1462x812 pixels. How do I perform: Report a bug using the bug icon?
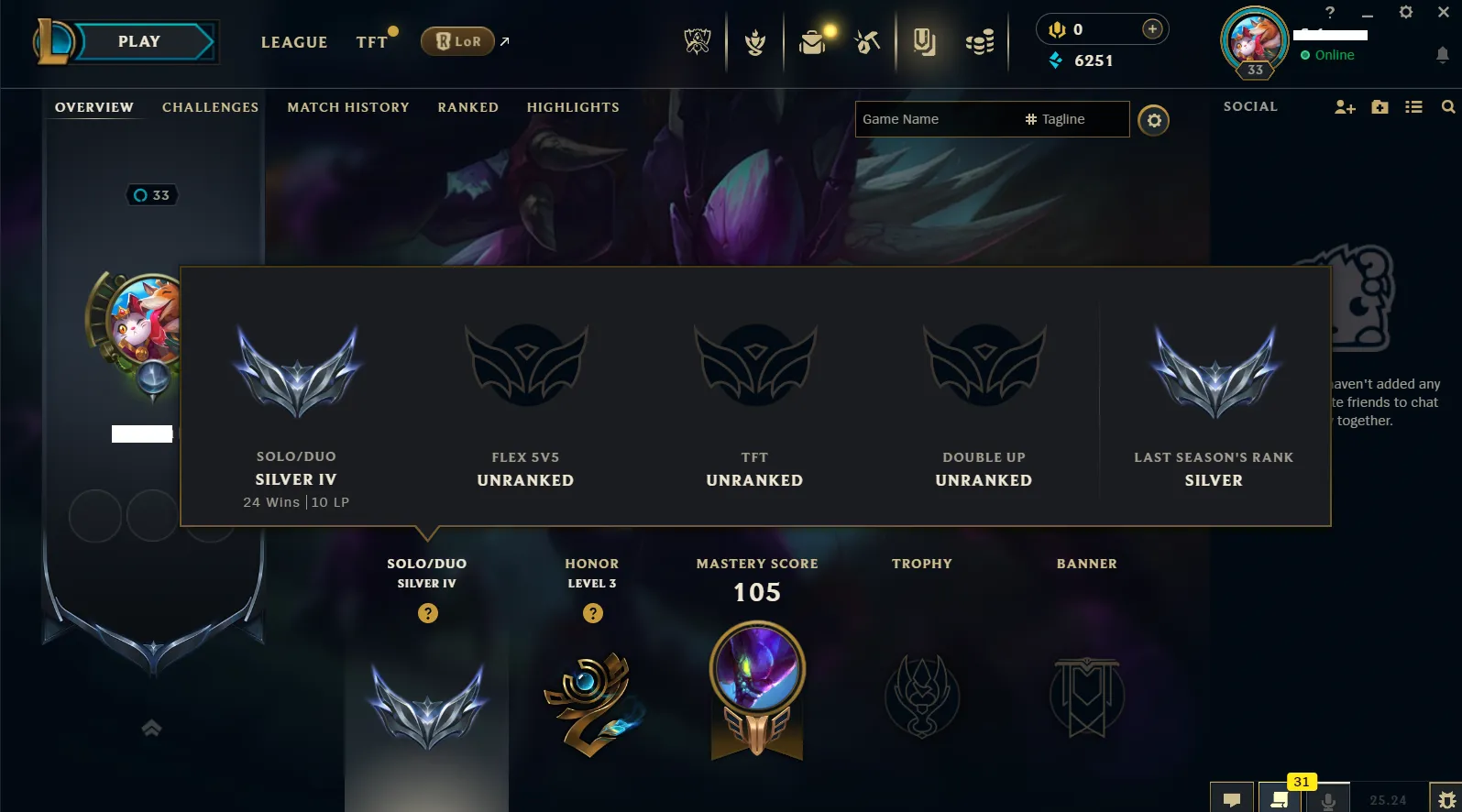pyautogui.click(x=1446, y=797)
